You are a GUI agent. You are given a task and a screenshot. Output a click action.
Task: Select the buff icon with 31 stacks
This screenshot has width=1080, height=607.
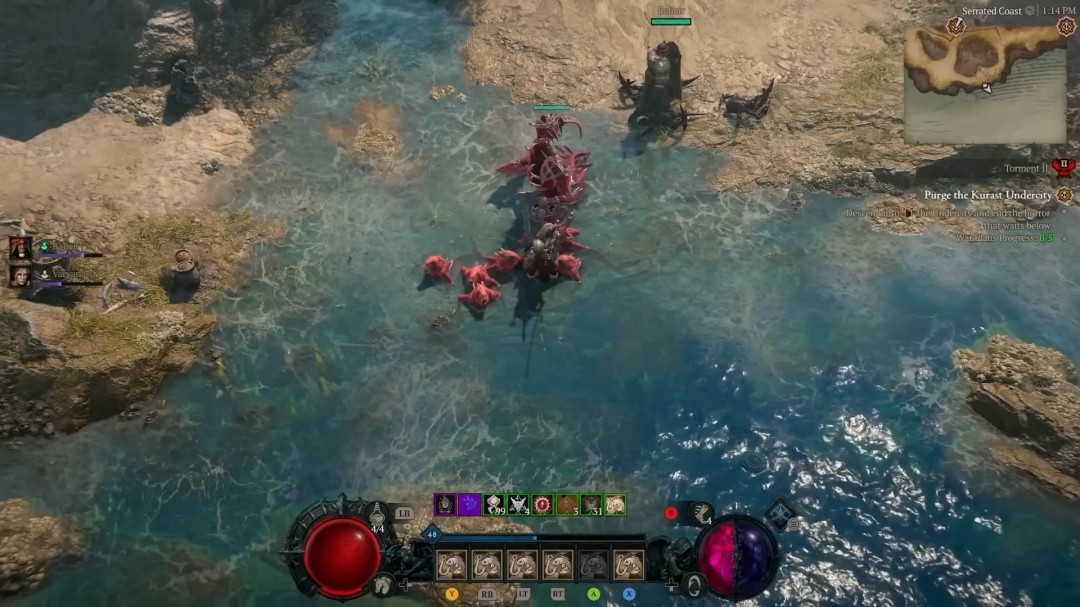point(591,505)
